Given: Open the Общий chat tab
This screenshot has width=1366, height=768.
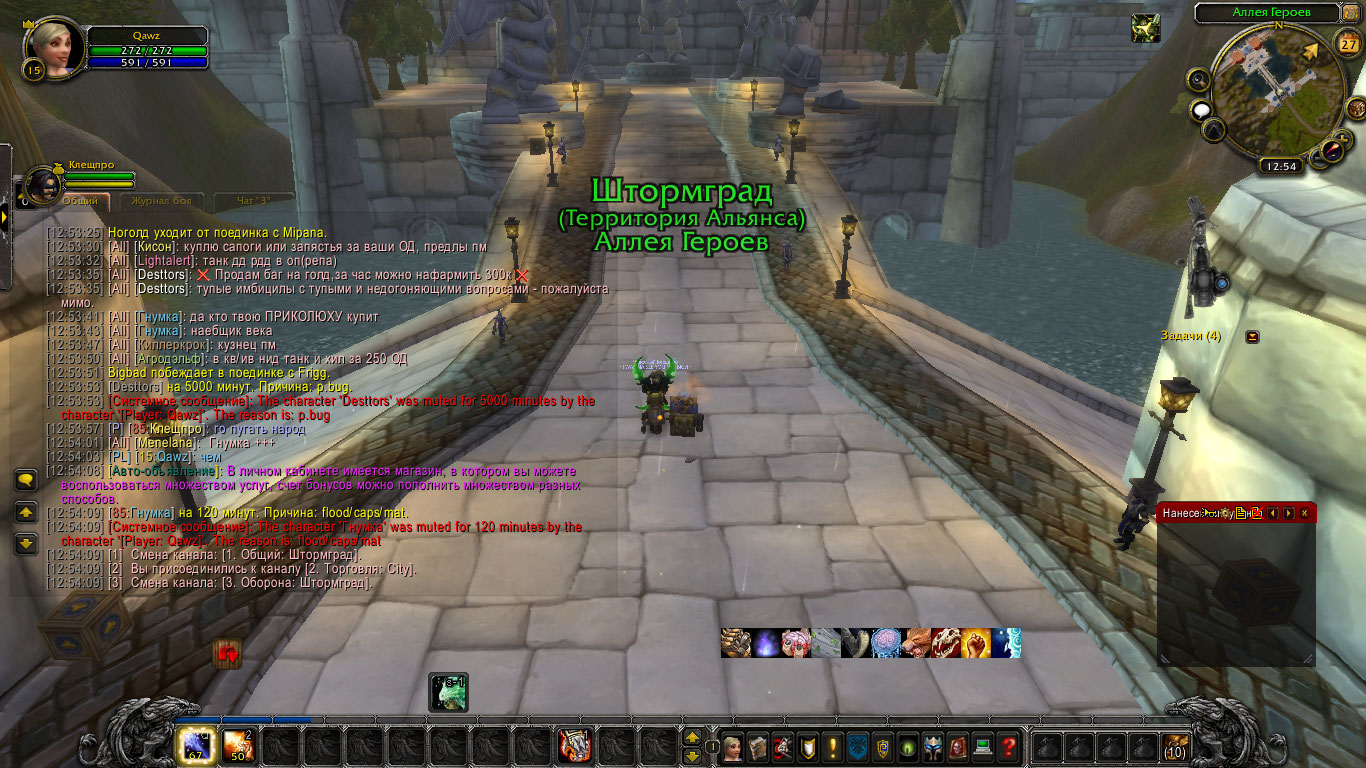Looking at the screenshot, I should tap(80, 201).
